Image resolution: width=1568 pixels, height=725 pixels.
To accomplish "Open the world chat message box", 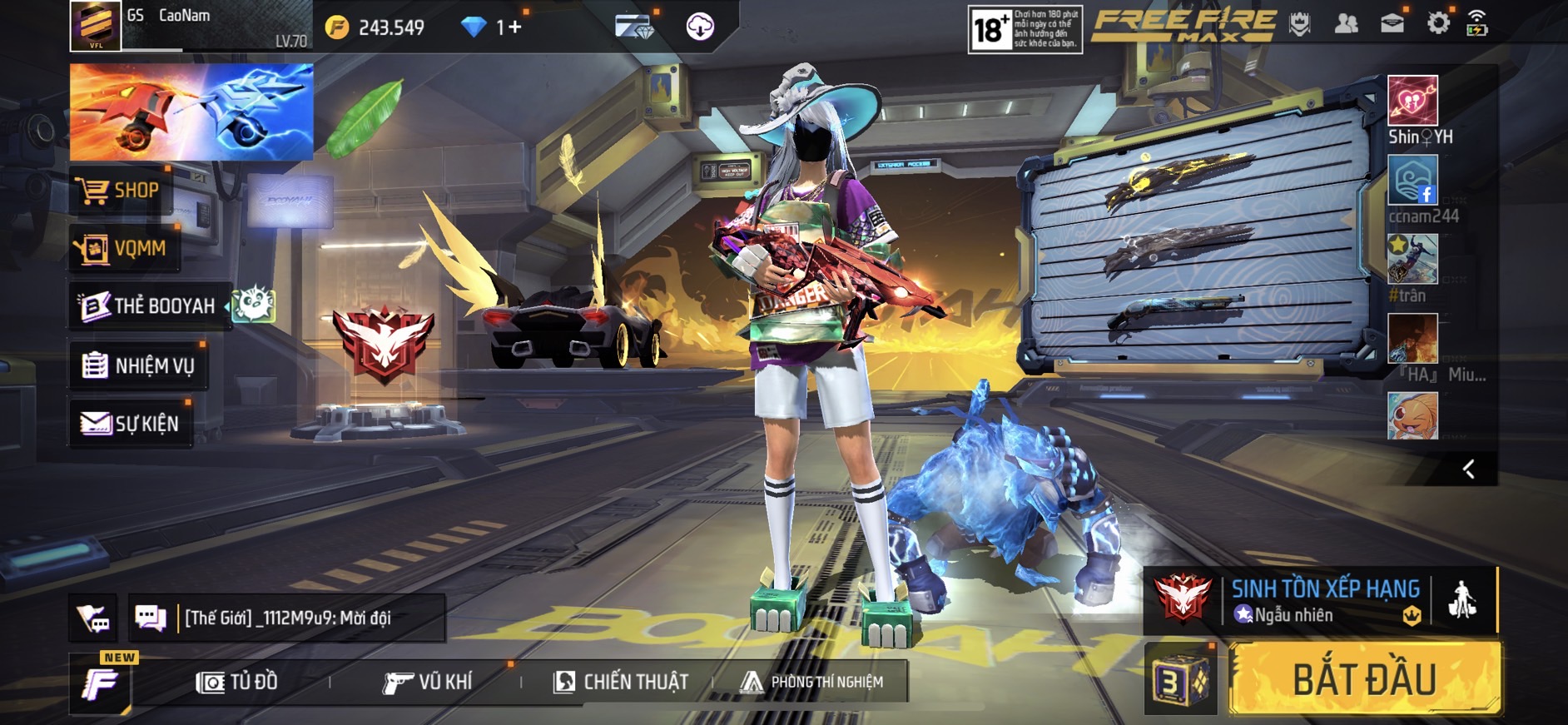I will tap(287, 618).
